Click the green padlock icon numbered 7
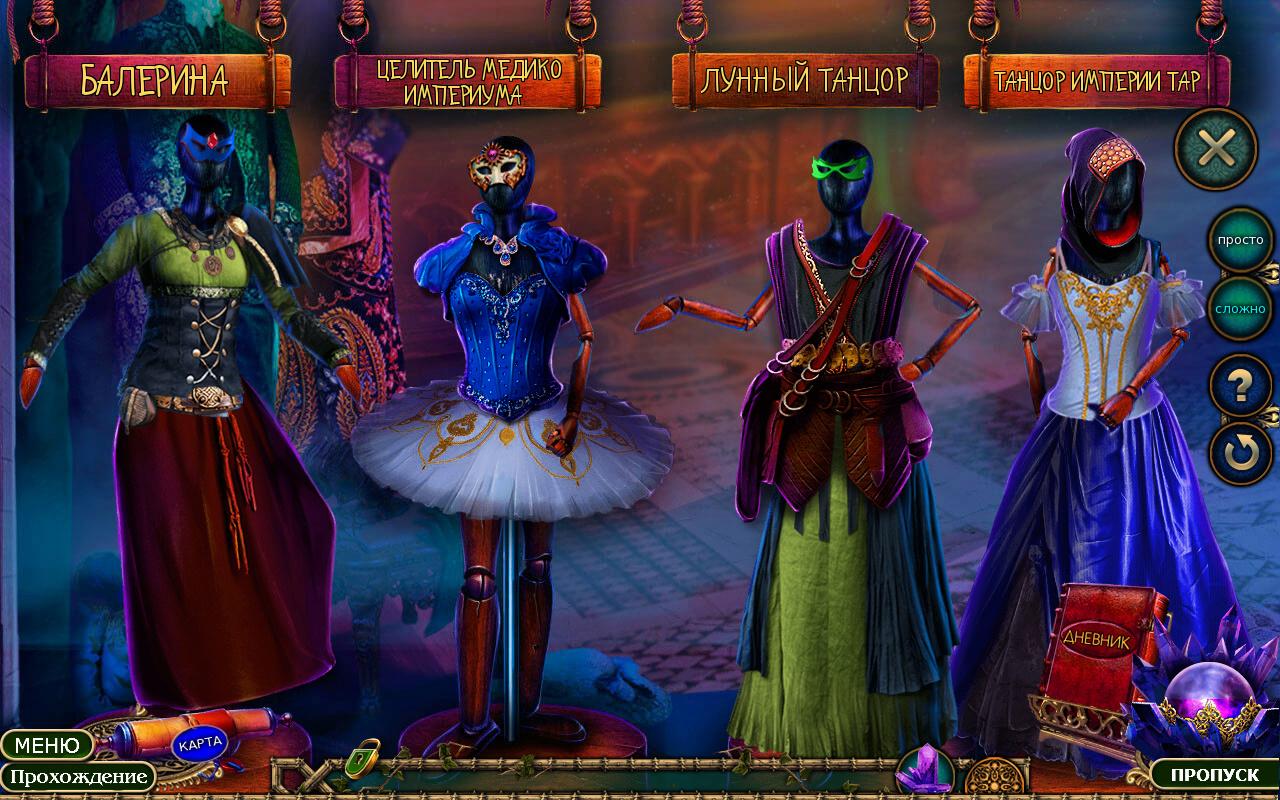1280x800 pixels. point(362,759)
